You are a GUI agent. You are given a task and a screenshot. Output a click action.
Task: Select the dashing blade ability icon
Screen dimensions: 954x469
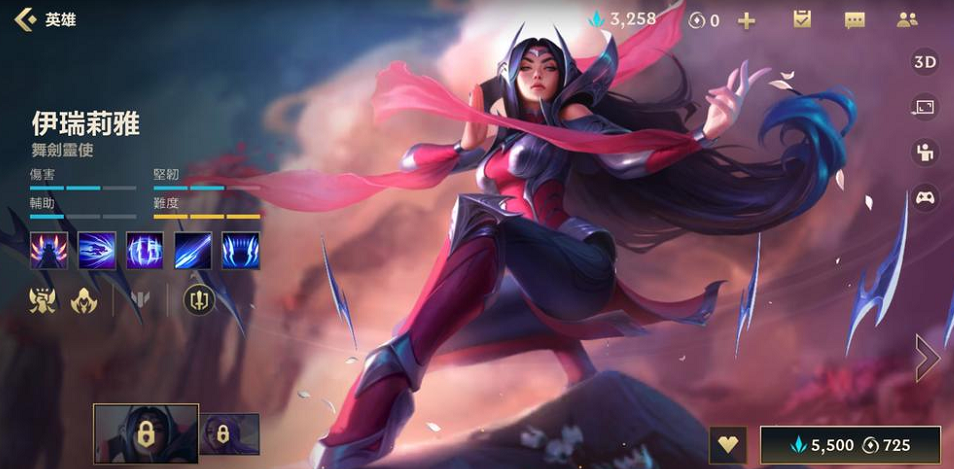(x=97, y=250)
